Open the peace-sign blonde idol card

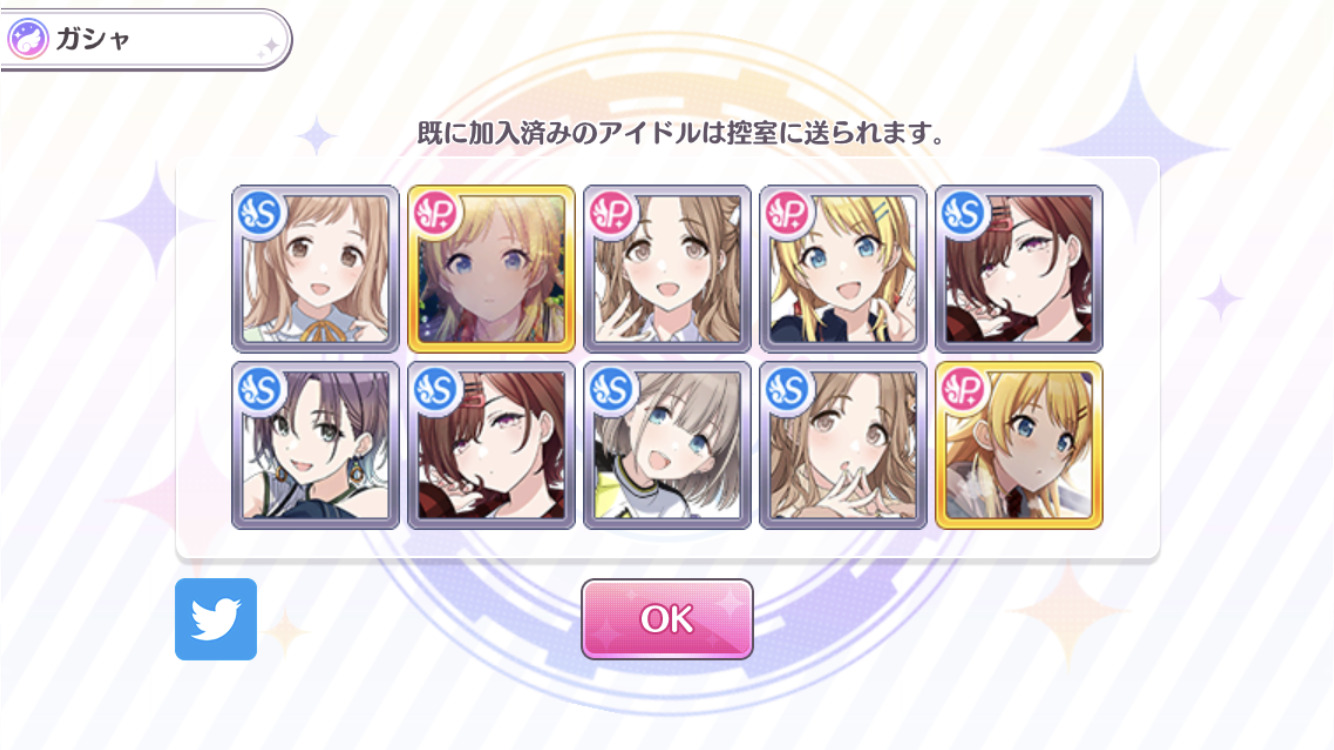840,265
